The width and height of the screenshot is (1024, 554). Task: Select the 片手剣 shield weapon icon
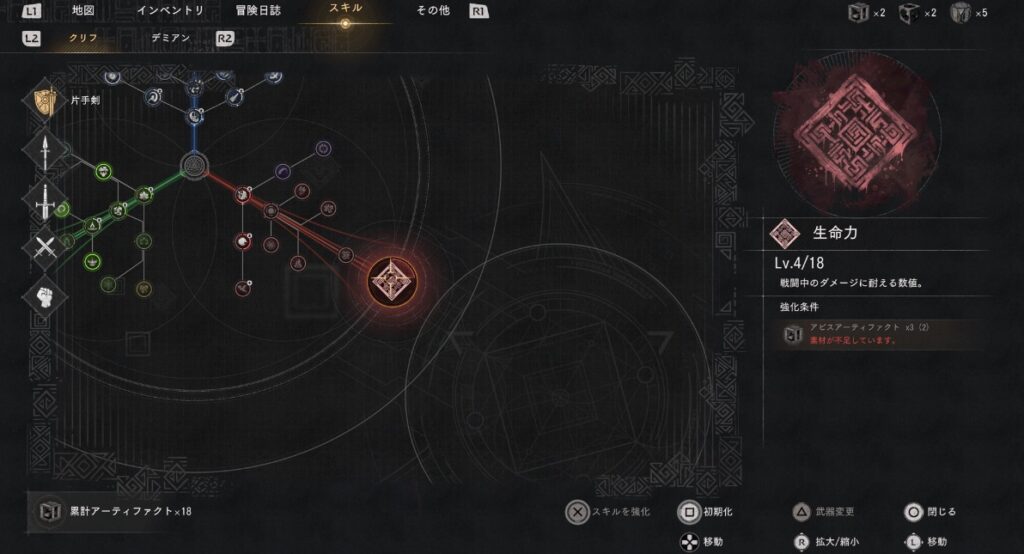coord(44,101)
